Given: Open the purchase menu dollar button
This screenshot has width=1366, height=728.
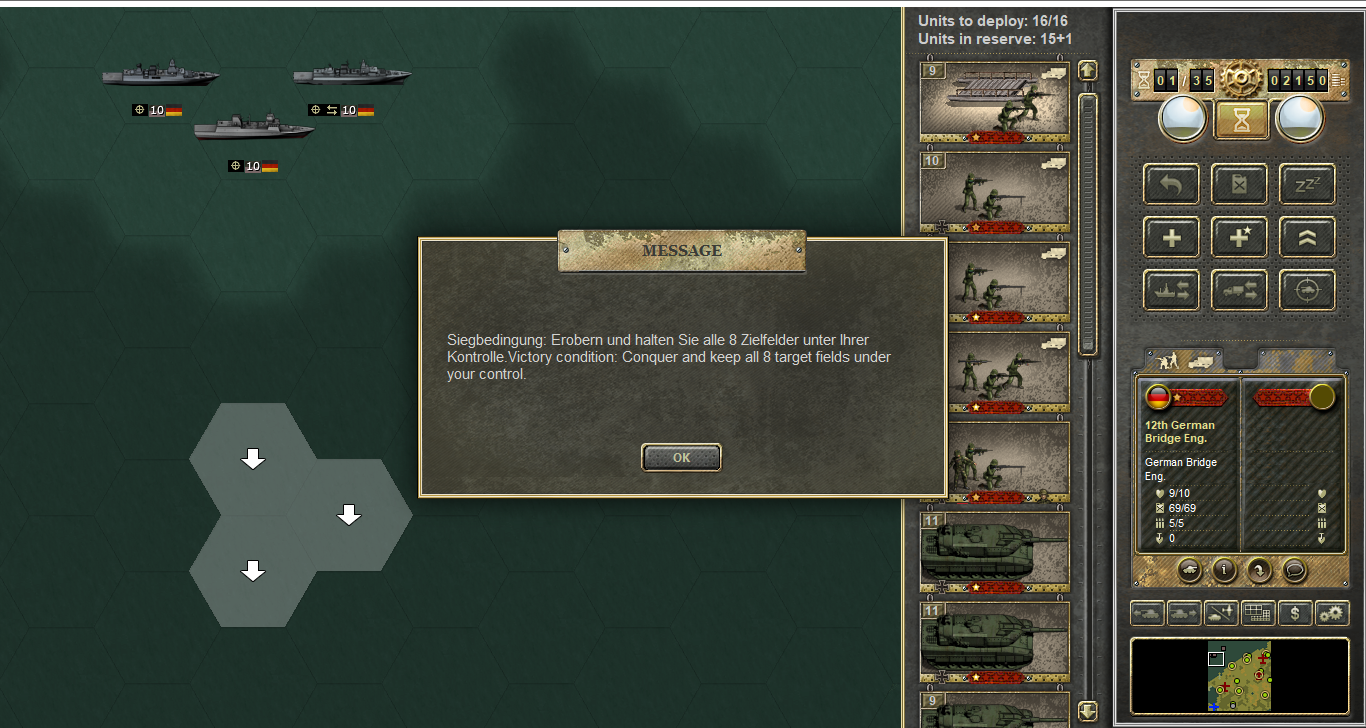Looking at the screenshot, I should coord(1295,612).
